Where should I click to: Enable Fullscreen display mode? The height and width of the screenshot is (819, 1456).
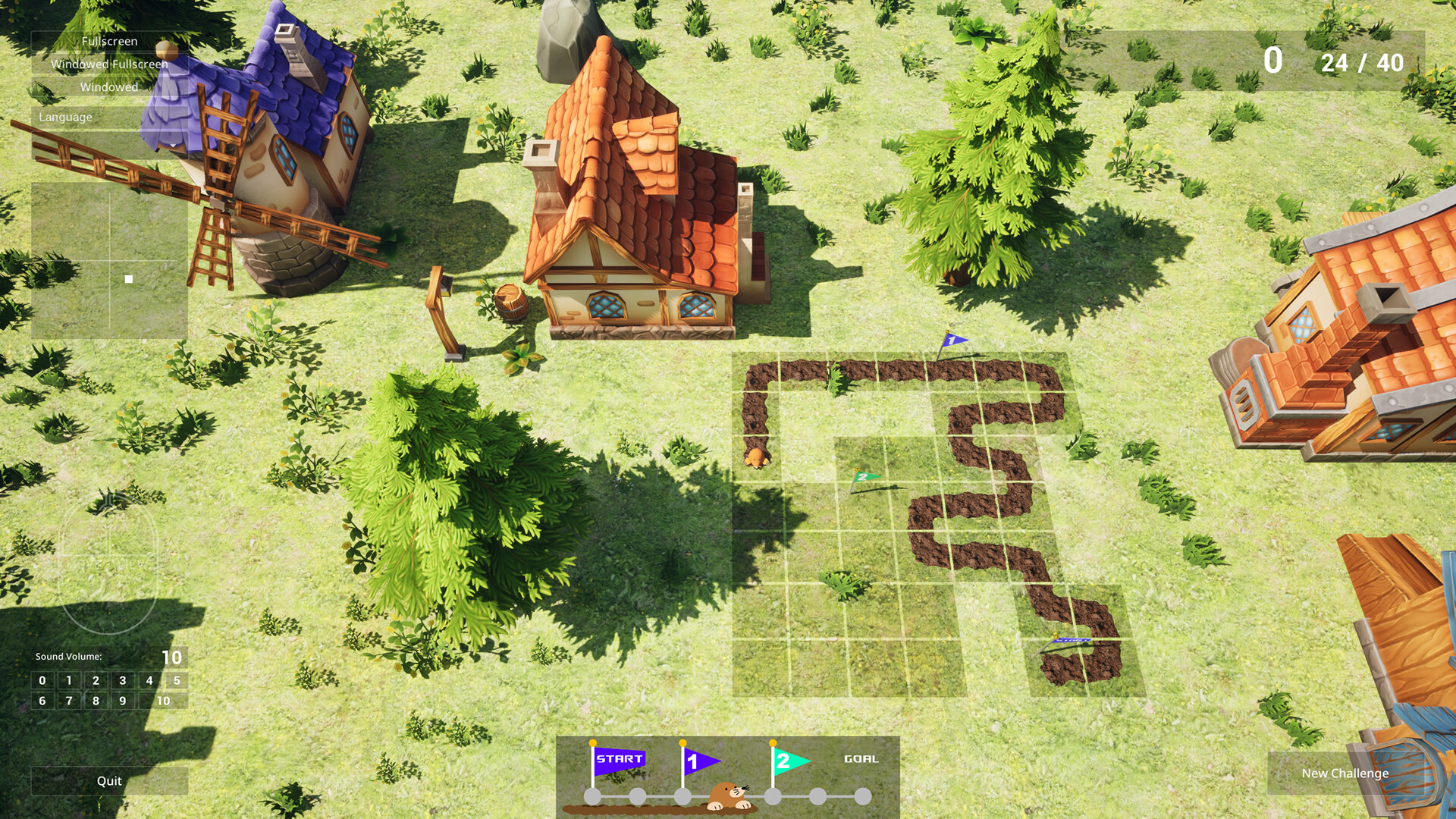pos(109,42)
